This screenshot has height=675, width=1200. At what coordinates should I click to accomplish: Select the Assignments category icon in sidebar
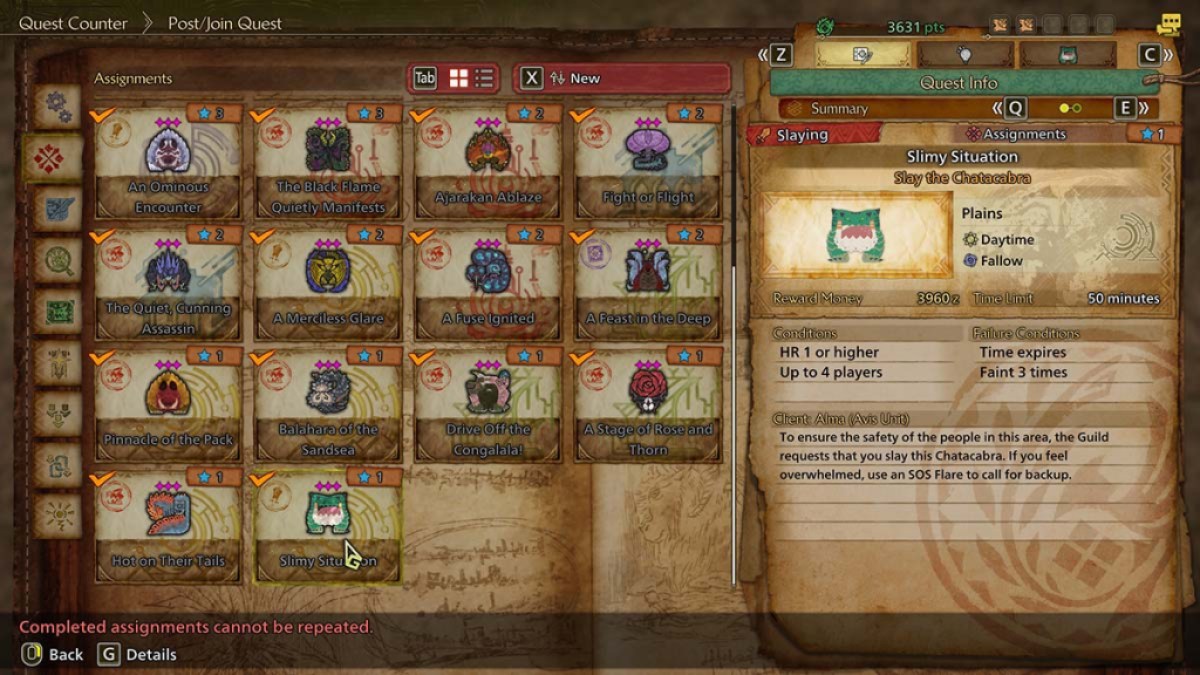pos(57,158)
